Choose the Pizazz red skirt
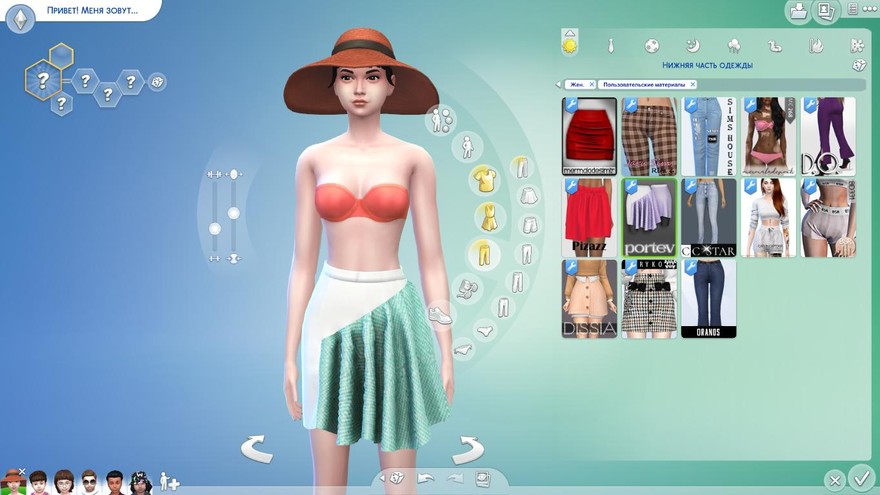The height and width of the screenshot is (495, 880). [x=589, y=217]
